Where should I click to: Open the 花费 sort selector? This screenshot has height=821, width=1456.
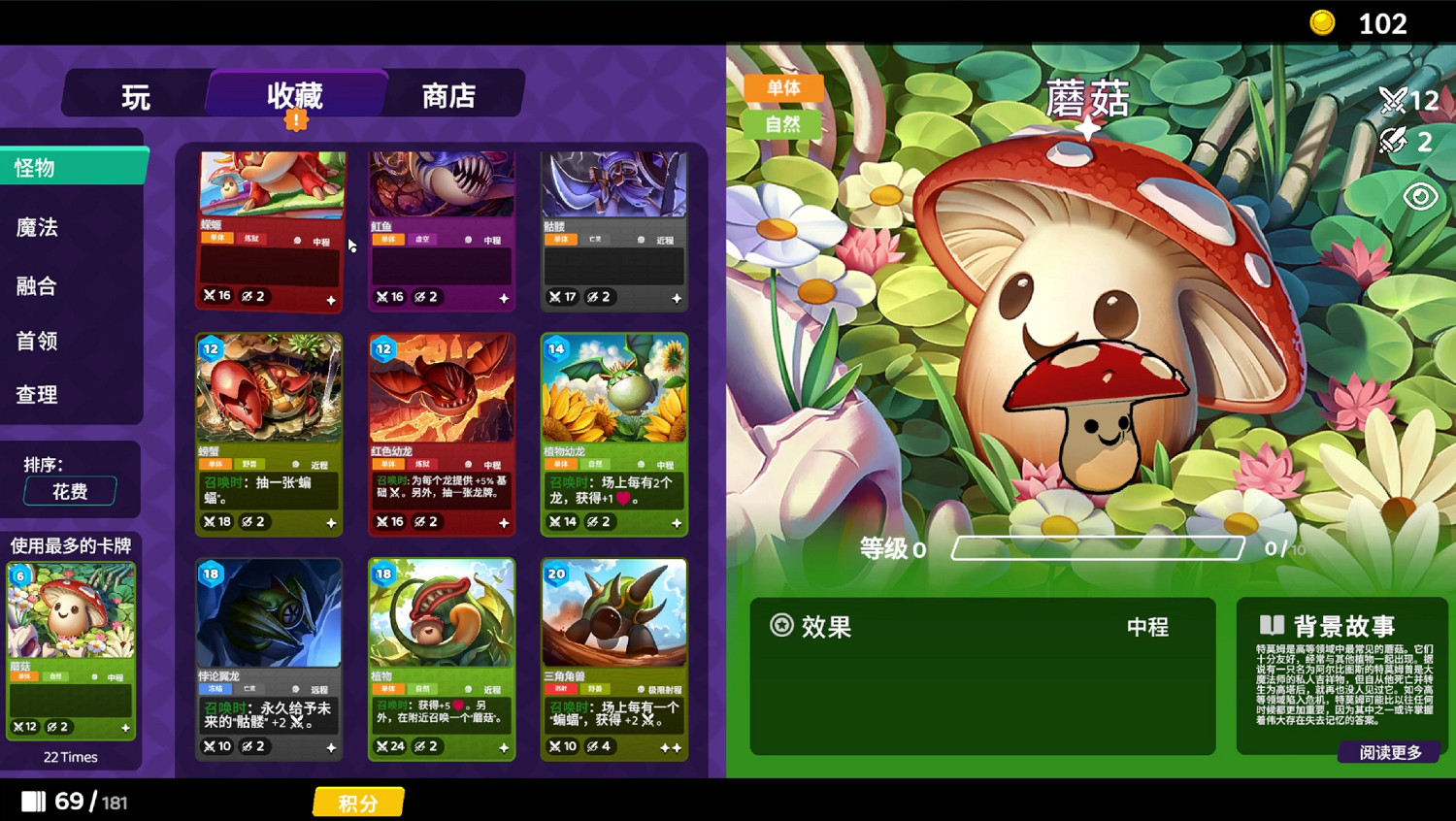(68, 491)
